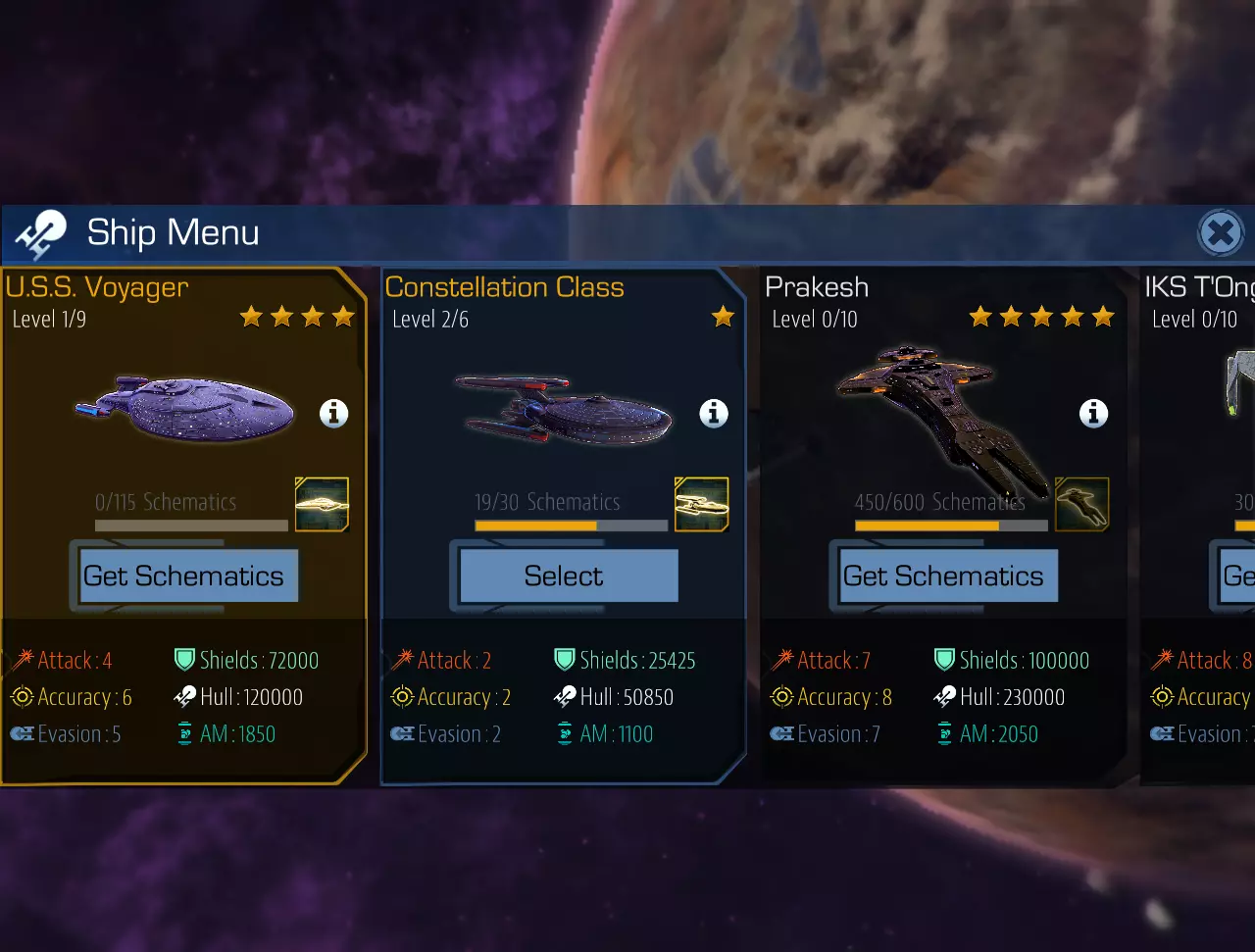This screenshot has width=1255, height=952.
Task: Open the Constellation Class schematic icon
Action: point(702,504)
